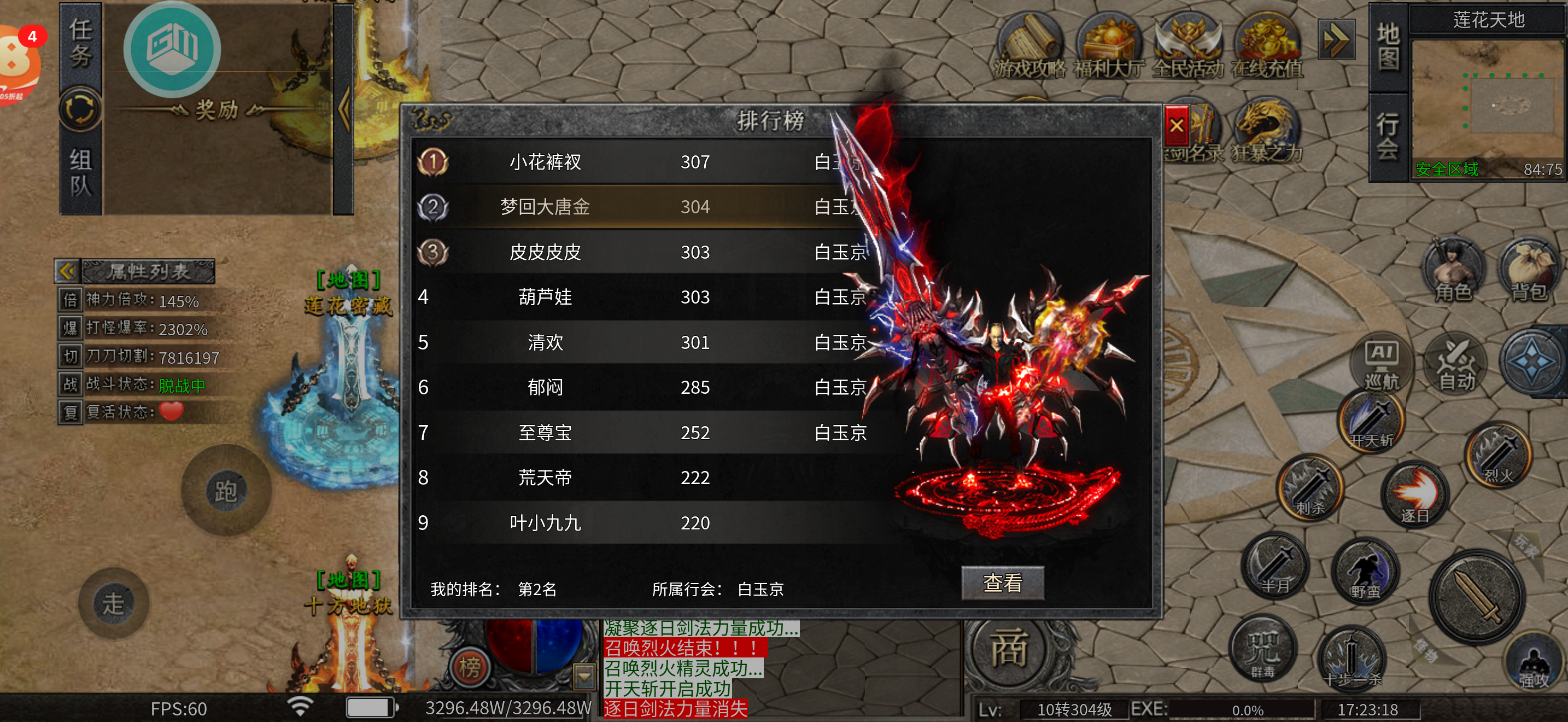Open the 福利大厅 welfare hall

pyautogui.click(x=1108, y=48)
